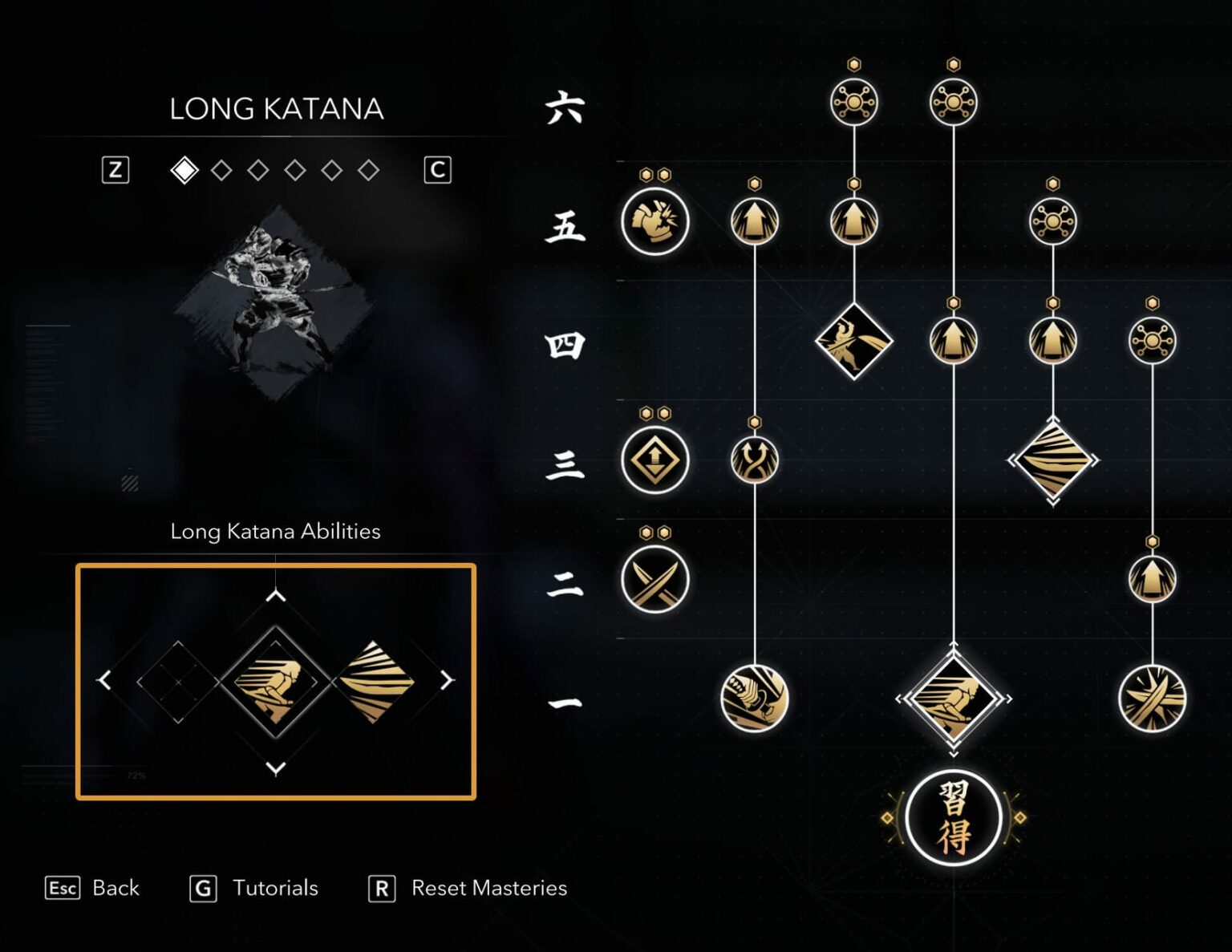This screenshot has height=952, width=1232.
Task: Click the sheathed katana quick-draw skill in row one
Action: pos(756,697)
